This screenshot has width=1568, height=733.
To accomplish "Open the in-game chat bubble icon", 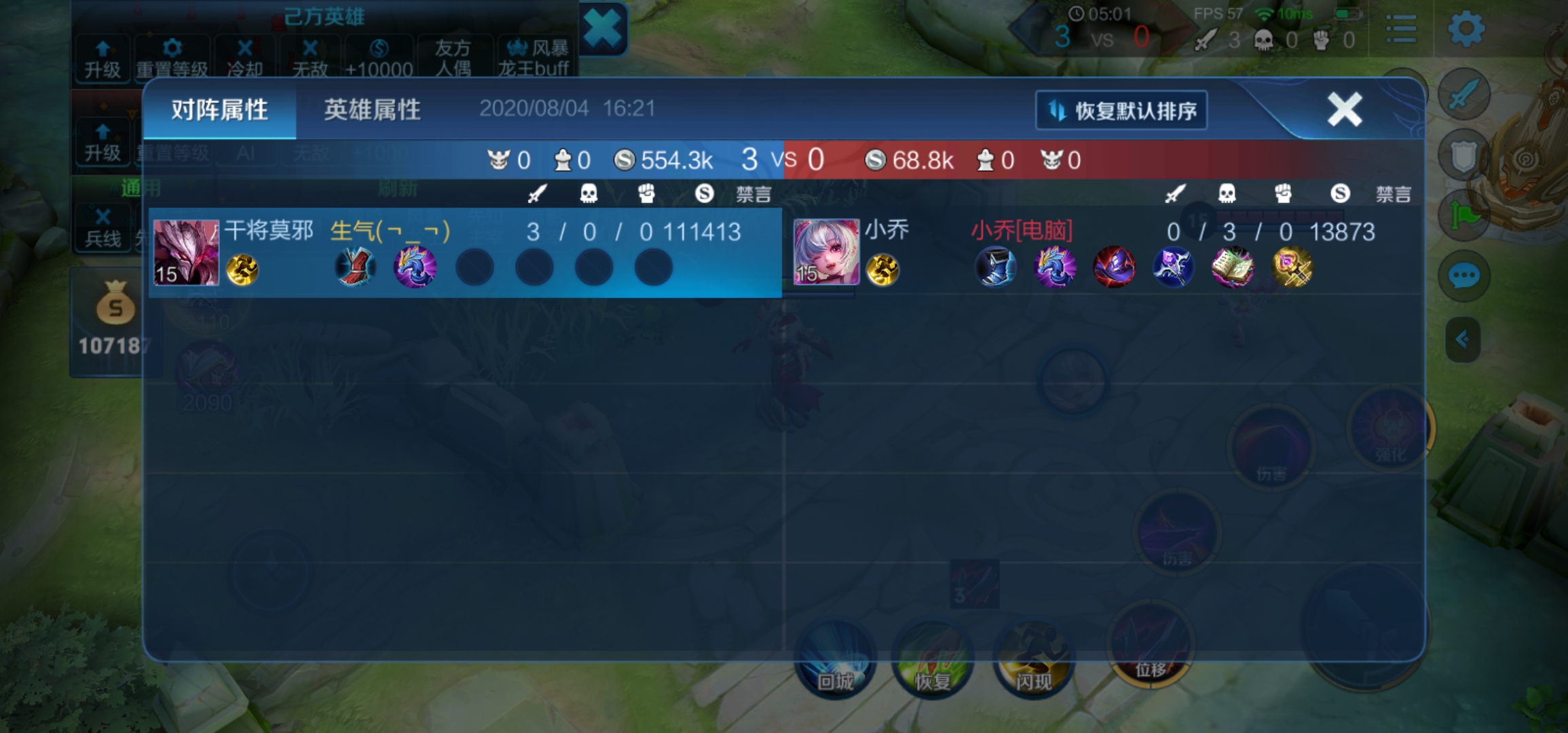I will 1464,276.
